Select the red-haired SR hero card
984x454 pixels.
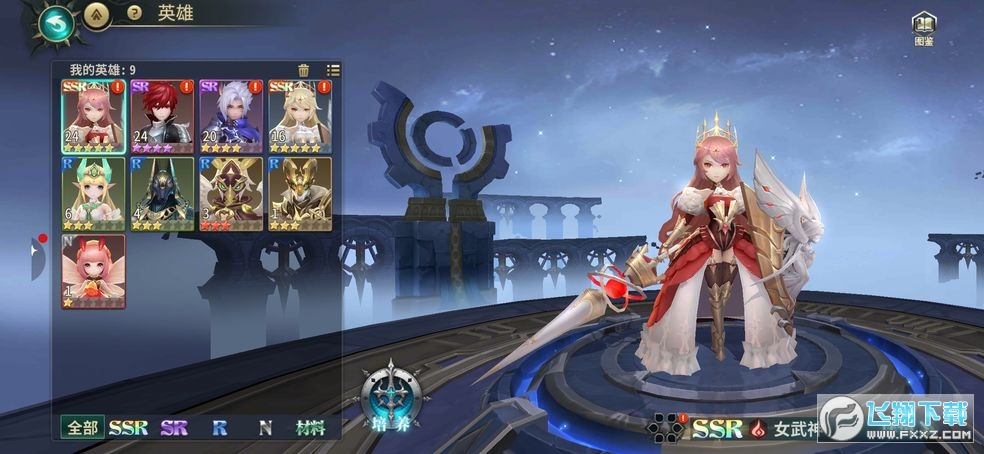[162, 116]
